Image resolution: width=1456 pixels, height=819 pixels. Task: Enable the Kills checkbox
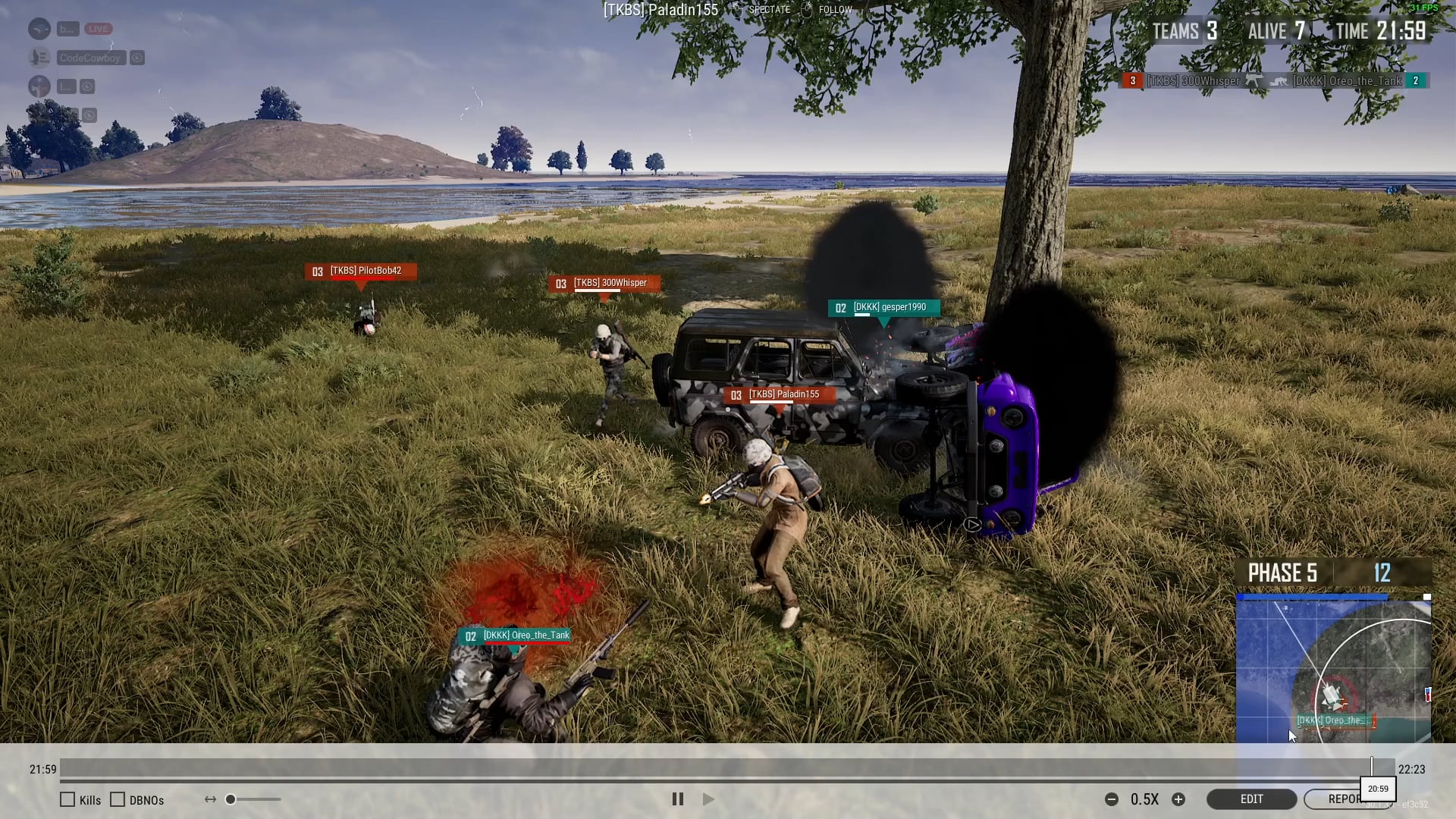[x=68, y=799]
